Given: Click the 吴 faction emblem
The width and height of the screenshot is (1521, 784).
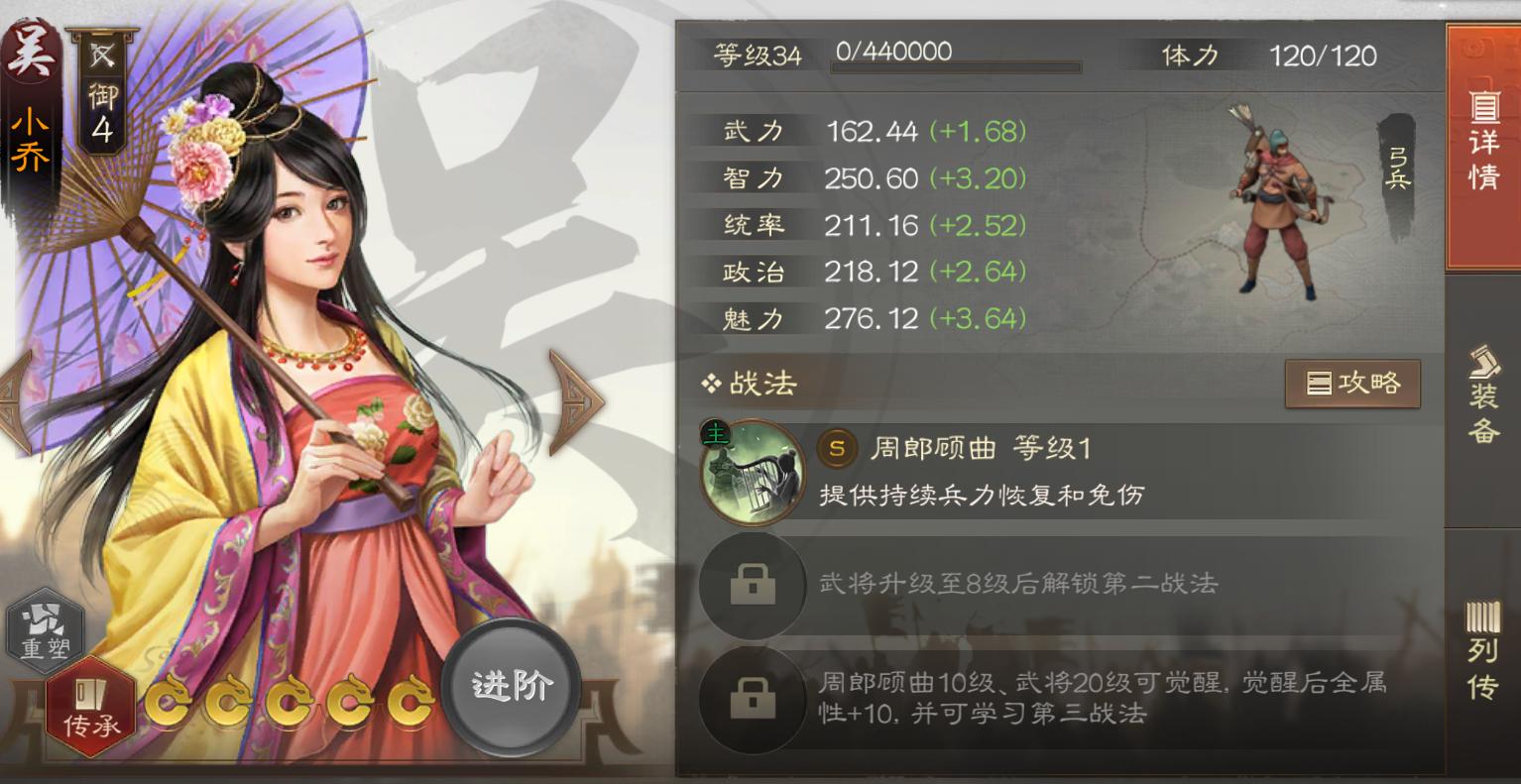Looking at the screenshot, I should pos(30,50).
